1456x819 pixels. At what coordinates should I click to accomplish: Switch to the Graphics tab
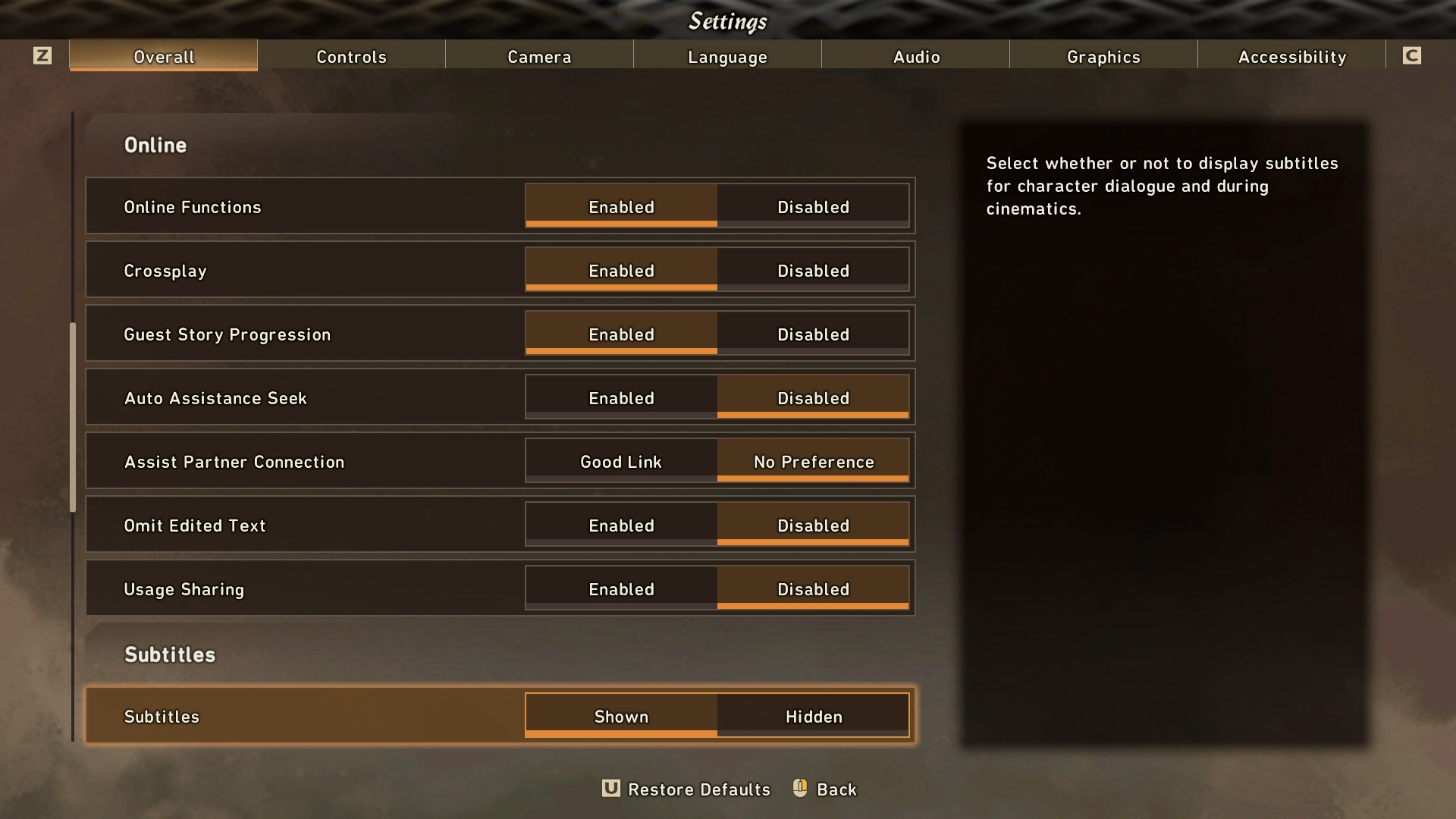coord(1103,56)
